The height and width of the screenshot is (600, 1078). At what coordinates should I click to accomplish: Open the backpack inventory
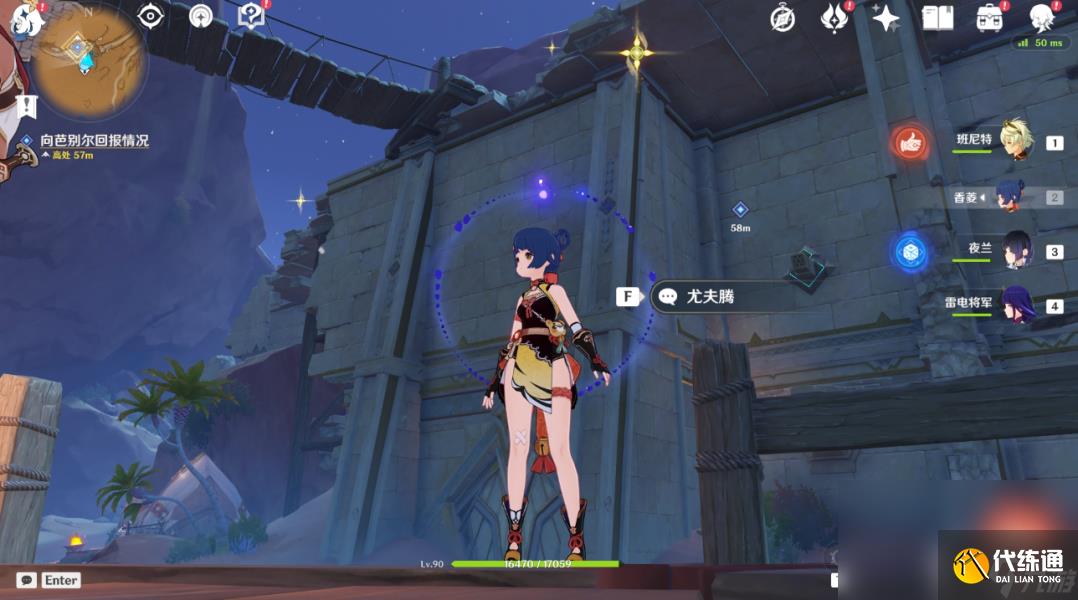pos(990,17)
